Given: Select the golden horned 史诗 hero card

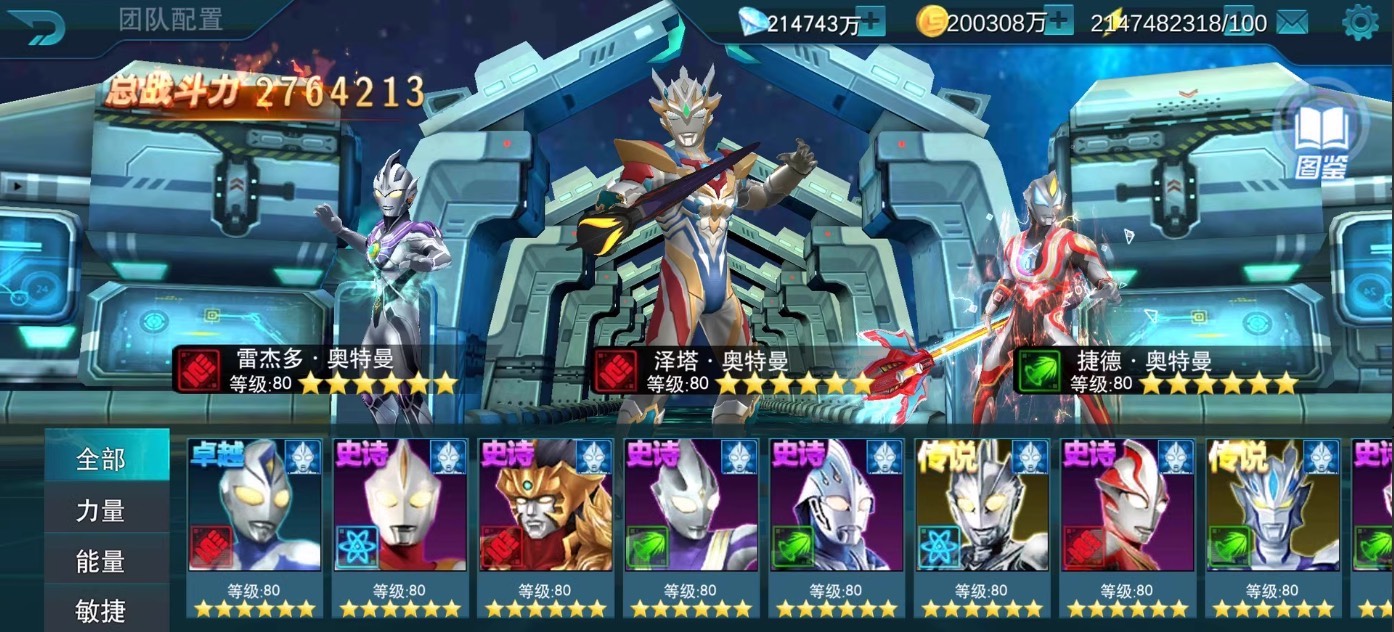Looking at the screenshot, I should click(x=545, y=520).
